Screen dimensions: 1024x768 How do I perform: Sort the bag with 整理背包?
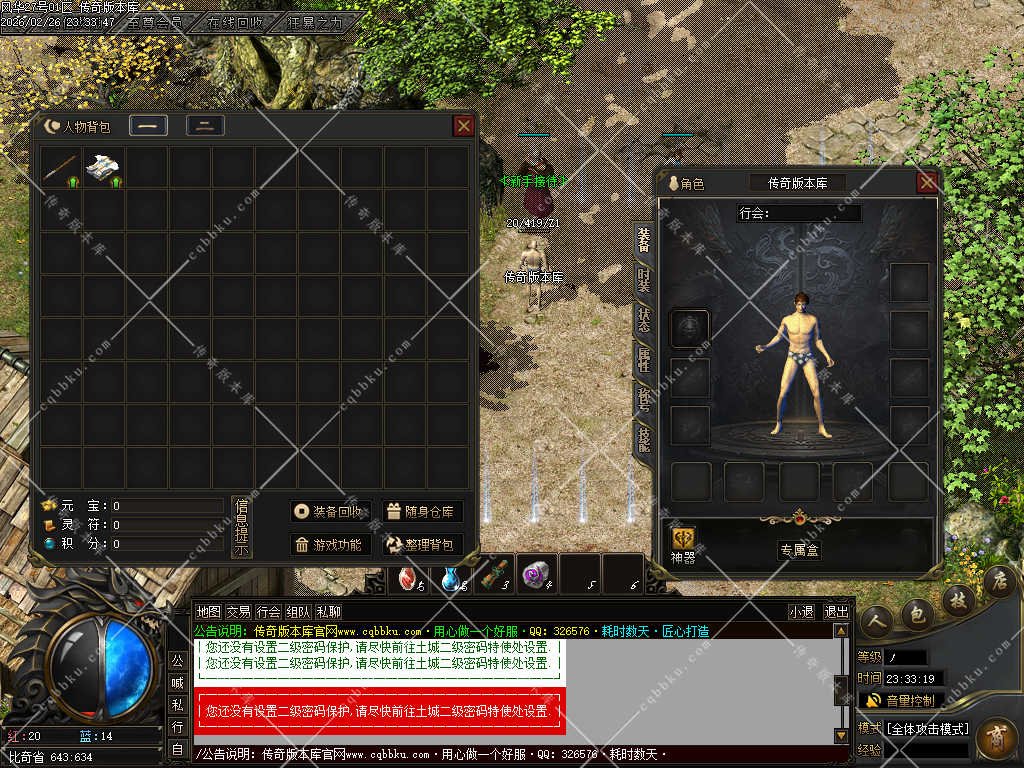point(421,545)
